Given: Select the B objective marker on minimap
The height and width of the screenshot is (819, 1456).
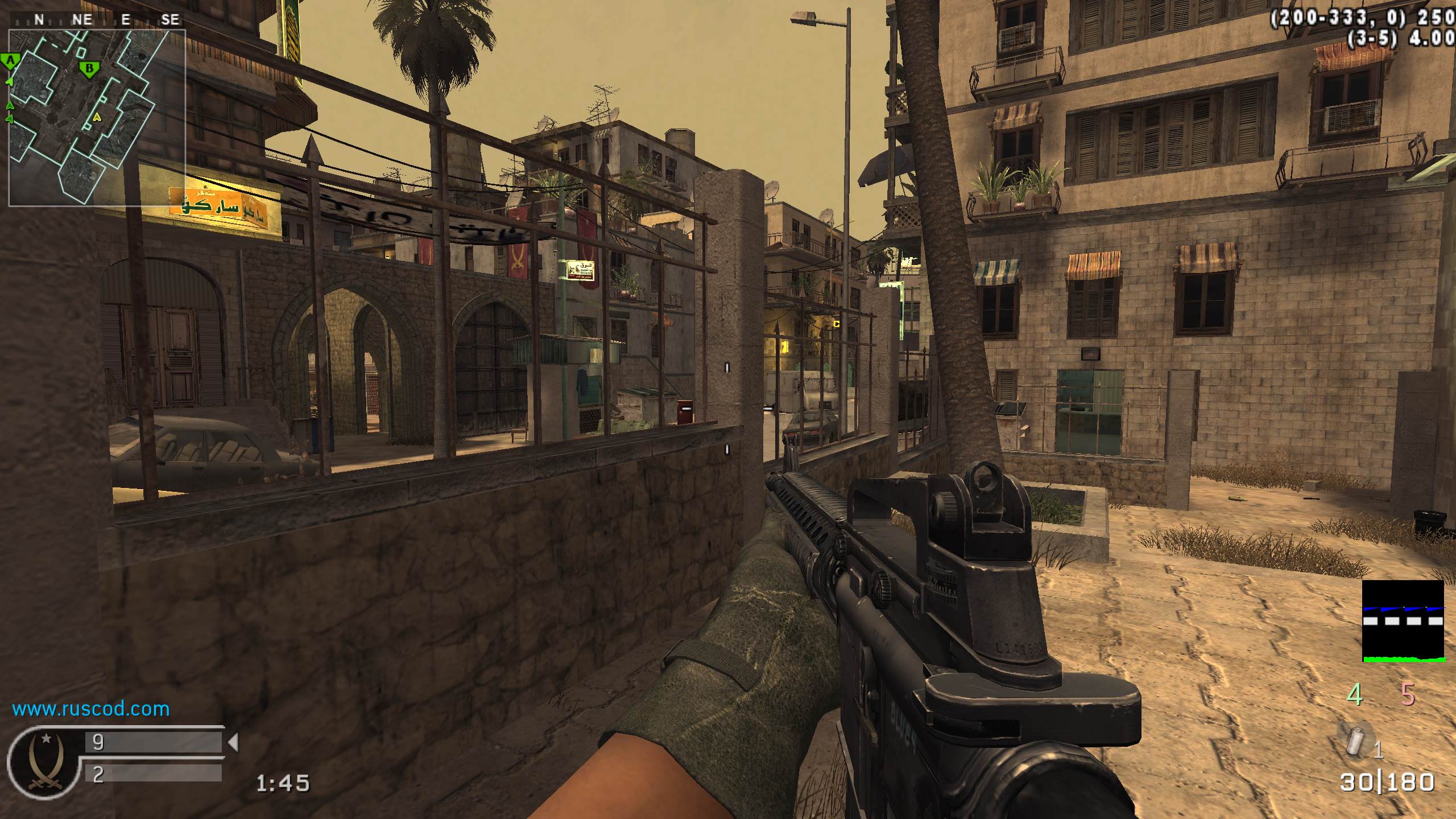Looking at the screenshot, I should (x=89, y=70).
